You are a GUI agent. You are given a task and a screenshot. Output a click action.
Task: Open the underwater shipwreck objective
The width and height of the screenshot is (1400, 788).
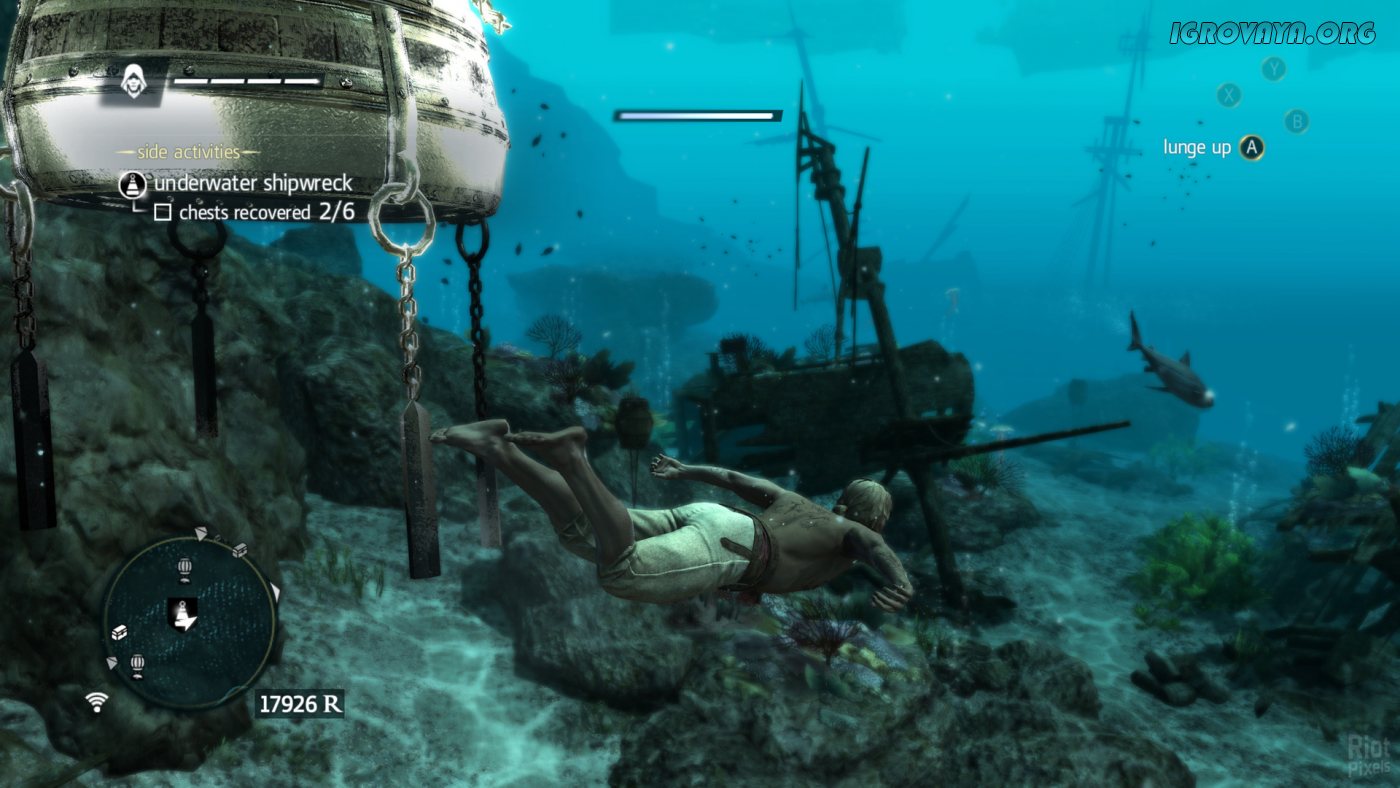tap(251, 183)
